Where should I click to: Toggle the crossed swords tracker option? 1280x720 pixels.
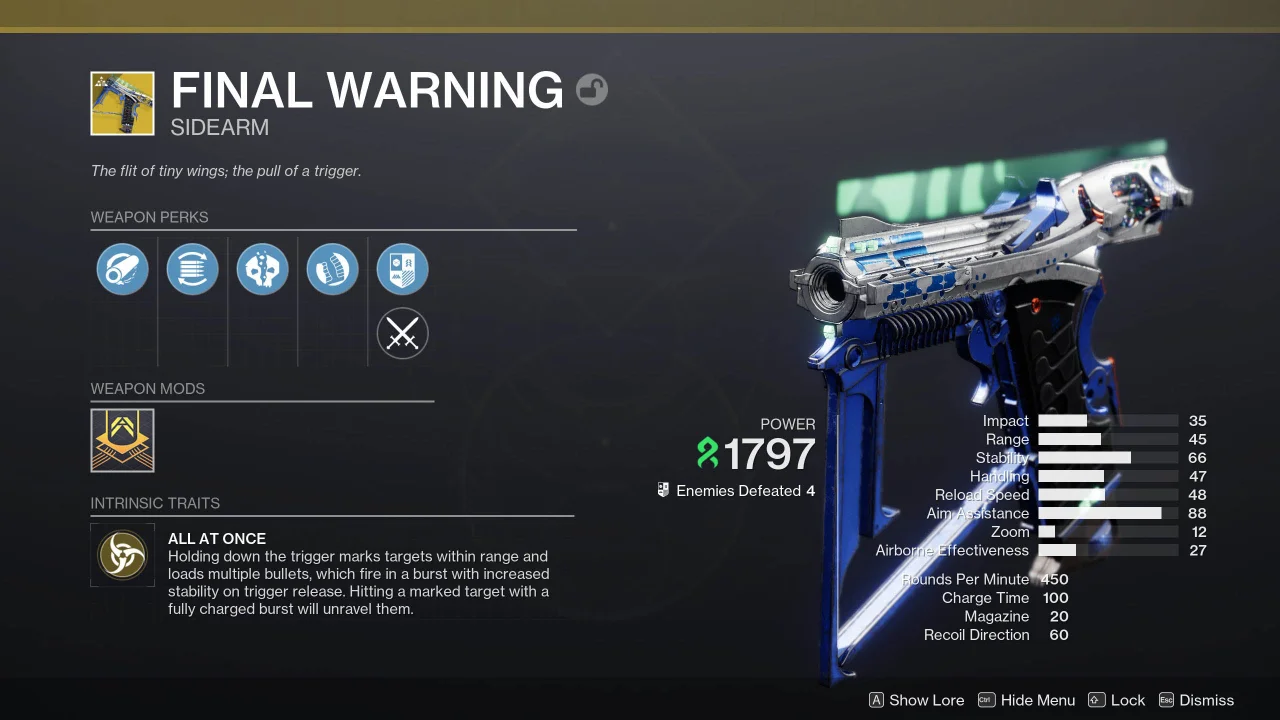click(402, 333)
